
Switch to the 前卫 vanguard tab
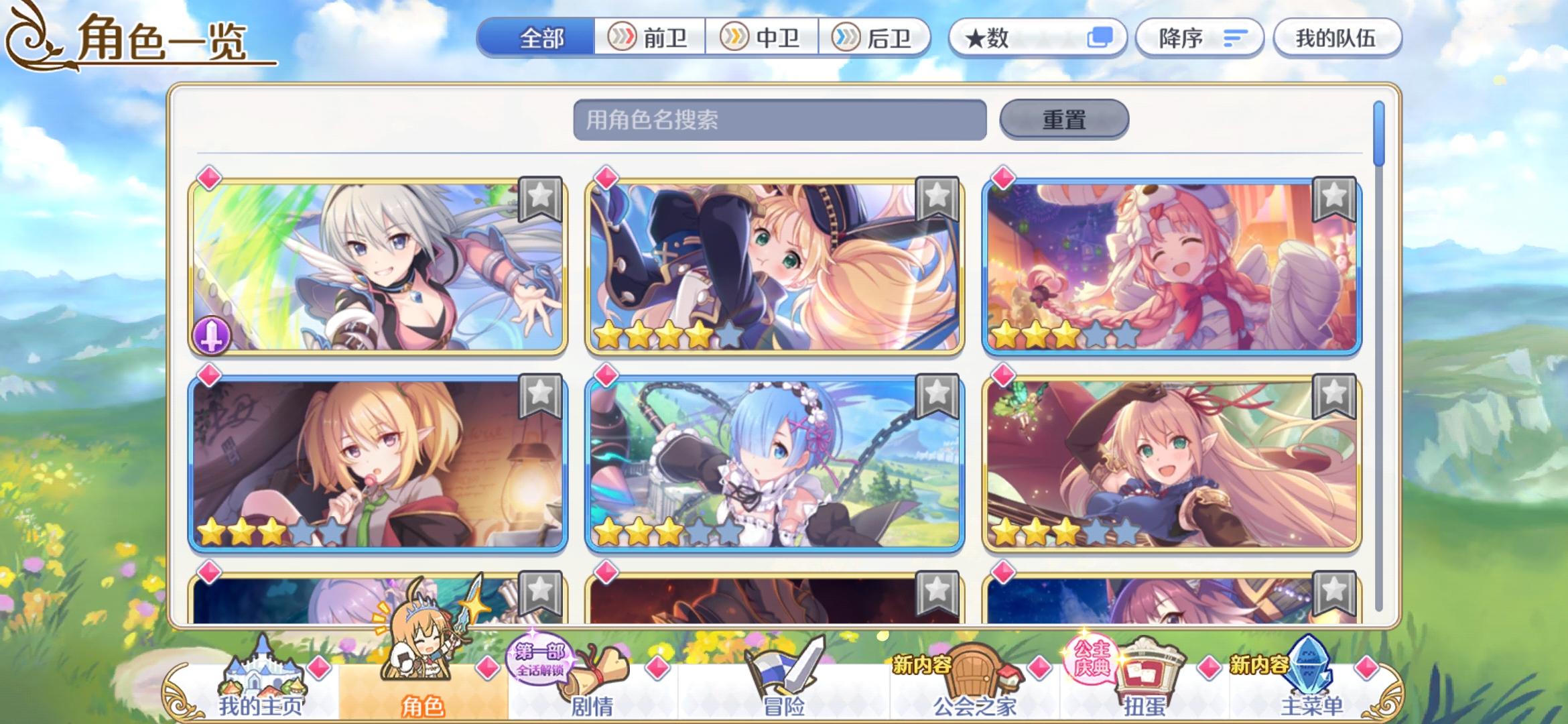655,38
